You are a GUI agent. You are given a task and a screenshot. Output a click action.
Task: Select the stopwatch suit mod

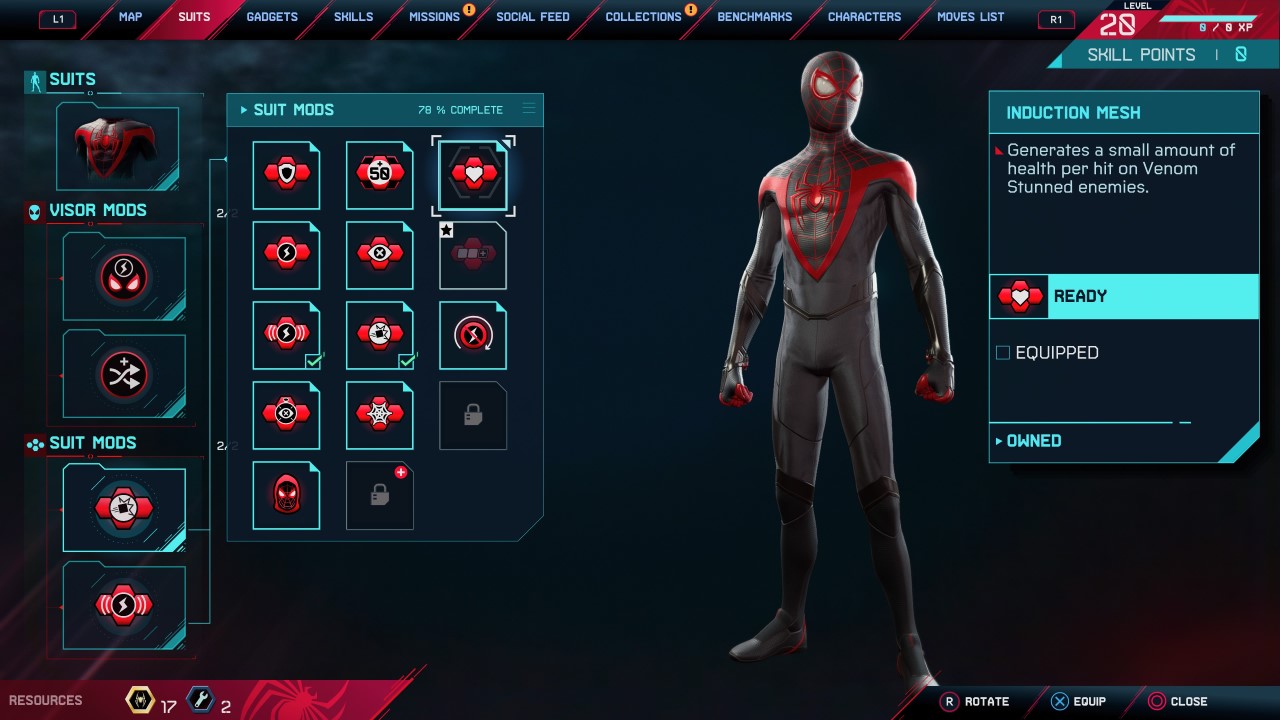pyautogui.click(x=472, y=334)
